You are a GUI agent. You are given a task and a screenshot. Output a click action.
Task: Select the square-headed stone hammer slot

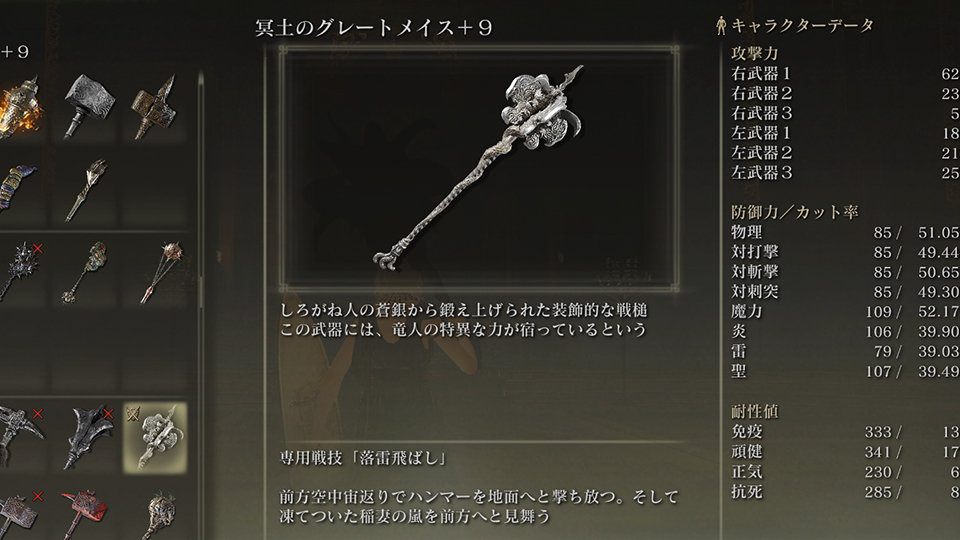tap(90, 107)
